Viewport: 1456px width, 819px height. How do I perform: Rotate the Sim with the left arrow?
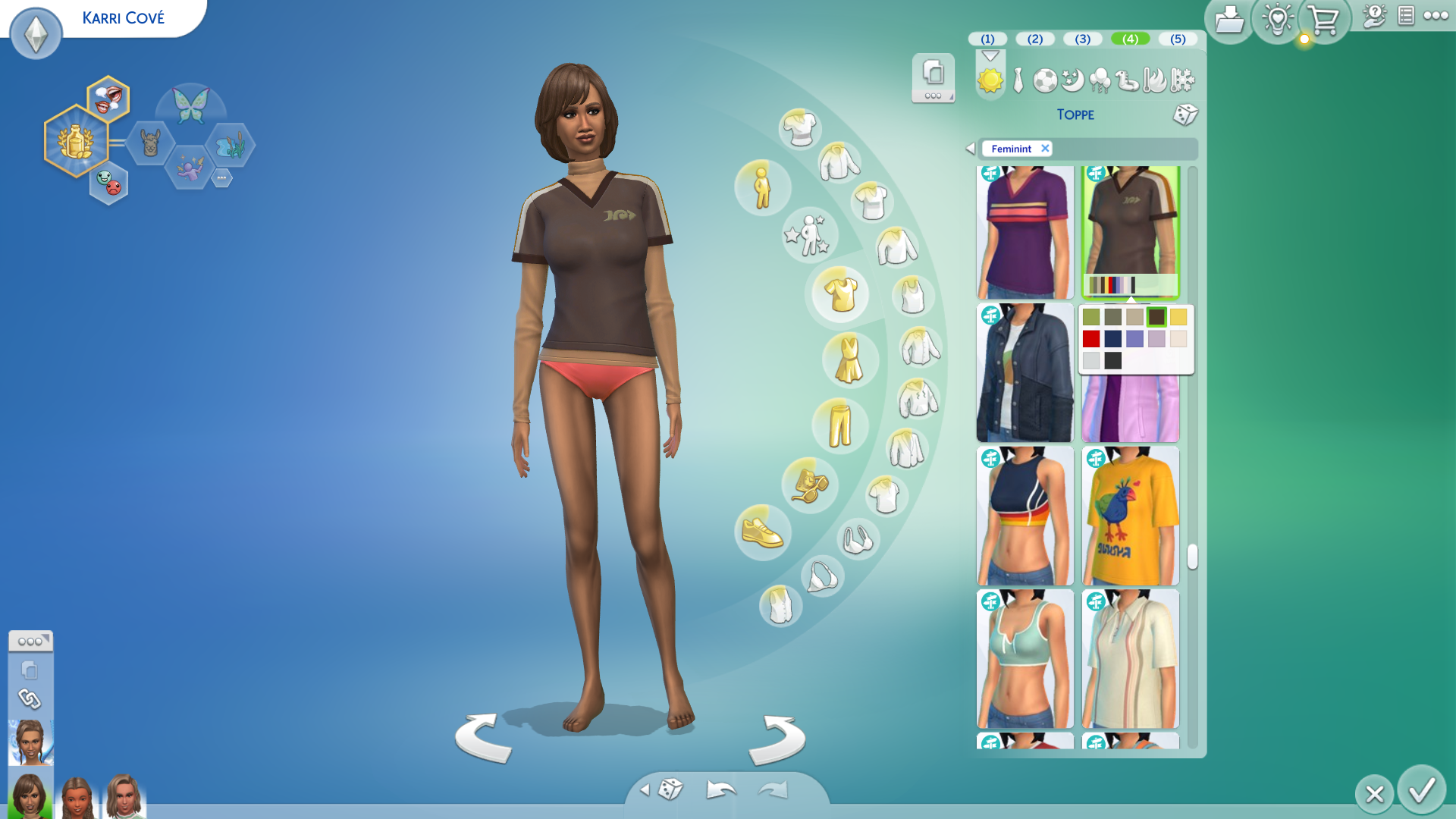[483, 737]
